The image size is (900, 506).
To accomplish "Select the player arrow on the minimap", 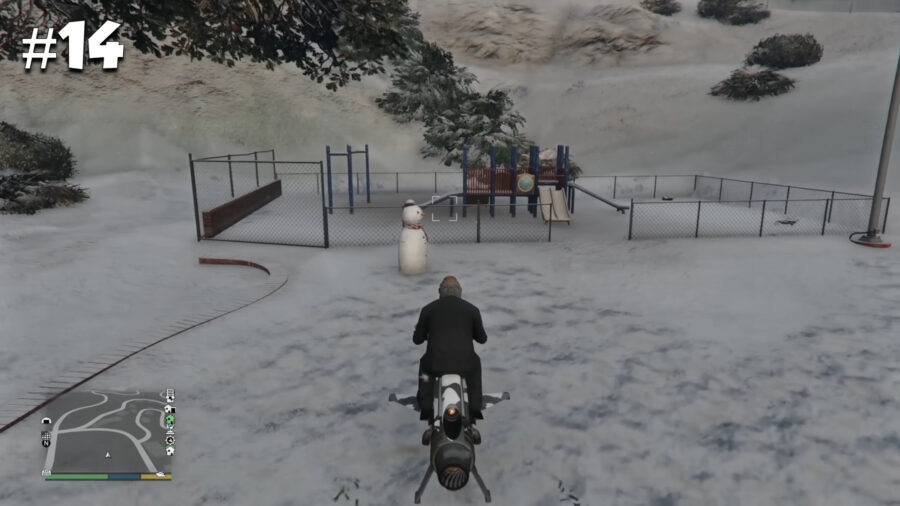I will click(x=108, y=454).
